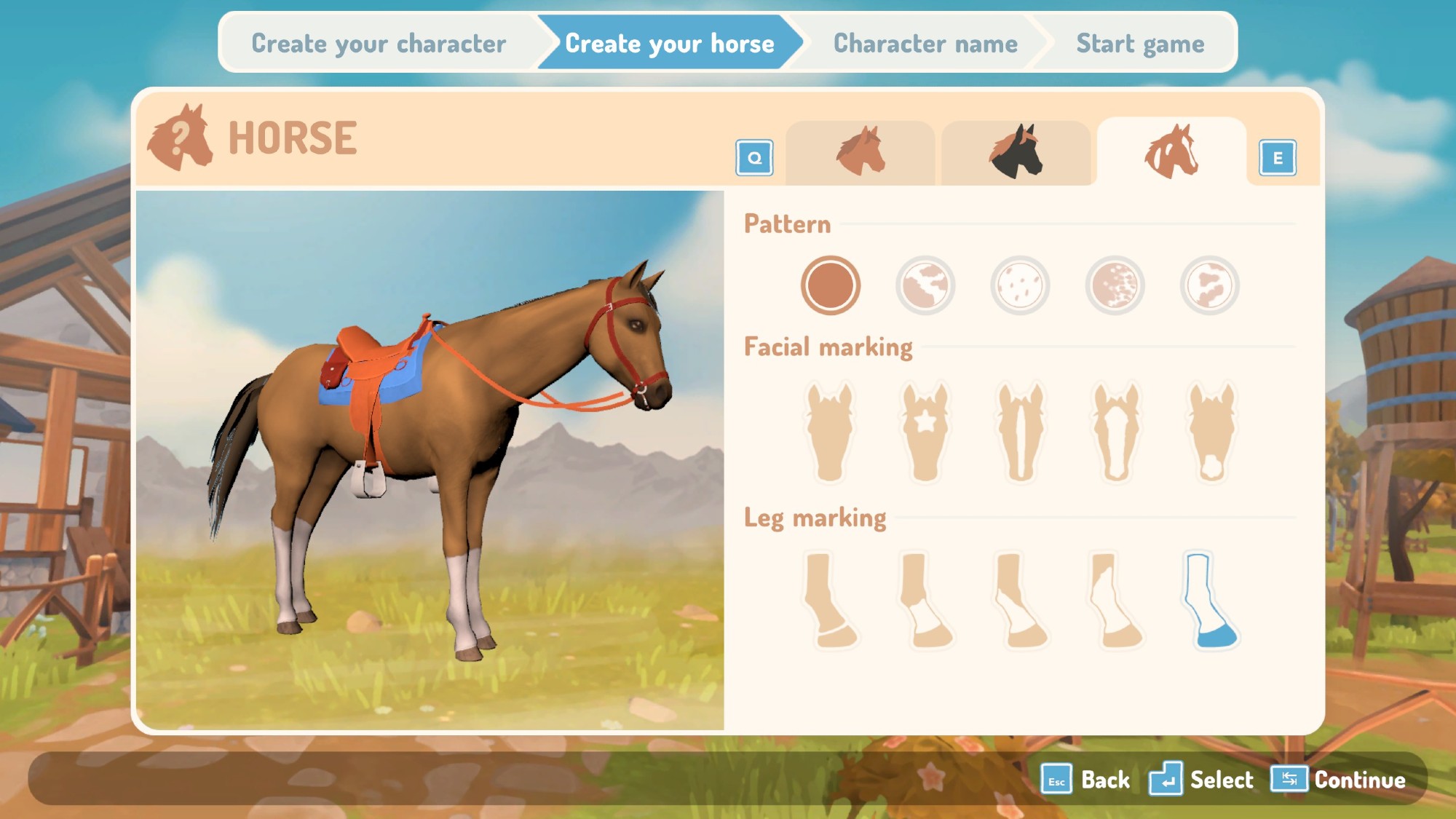1456x819 pixels.
Task: Pick the narrow stripe facial marking
Action: point(1021,432)
